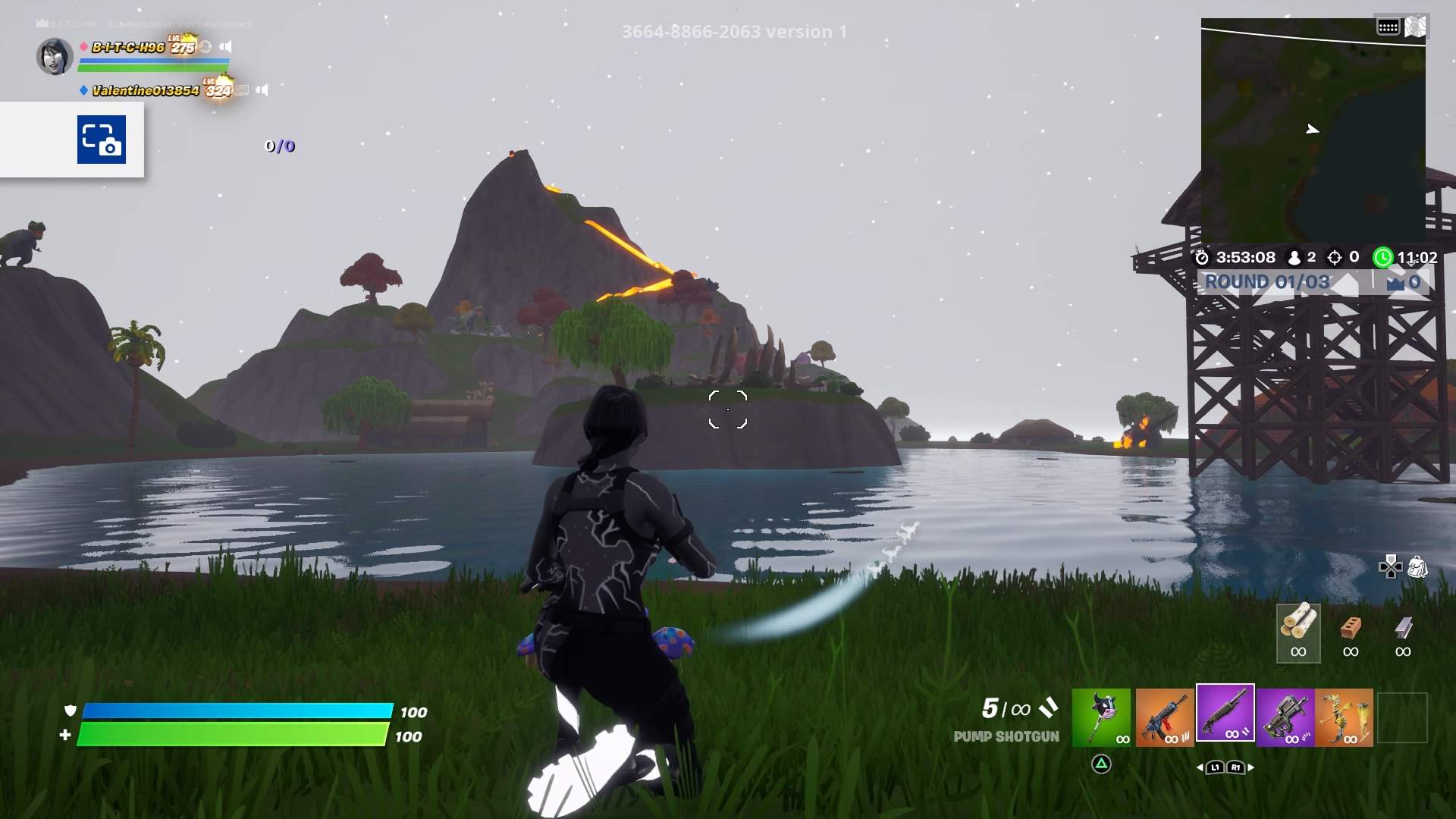The height and width of the screenshot is (819, 1456).
Task: Select the metal building material icon
Action: (1401, 637)
